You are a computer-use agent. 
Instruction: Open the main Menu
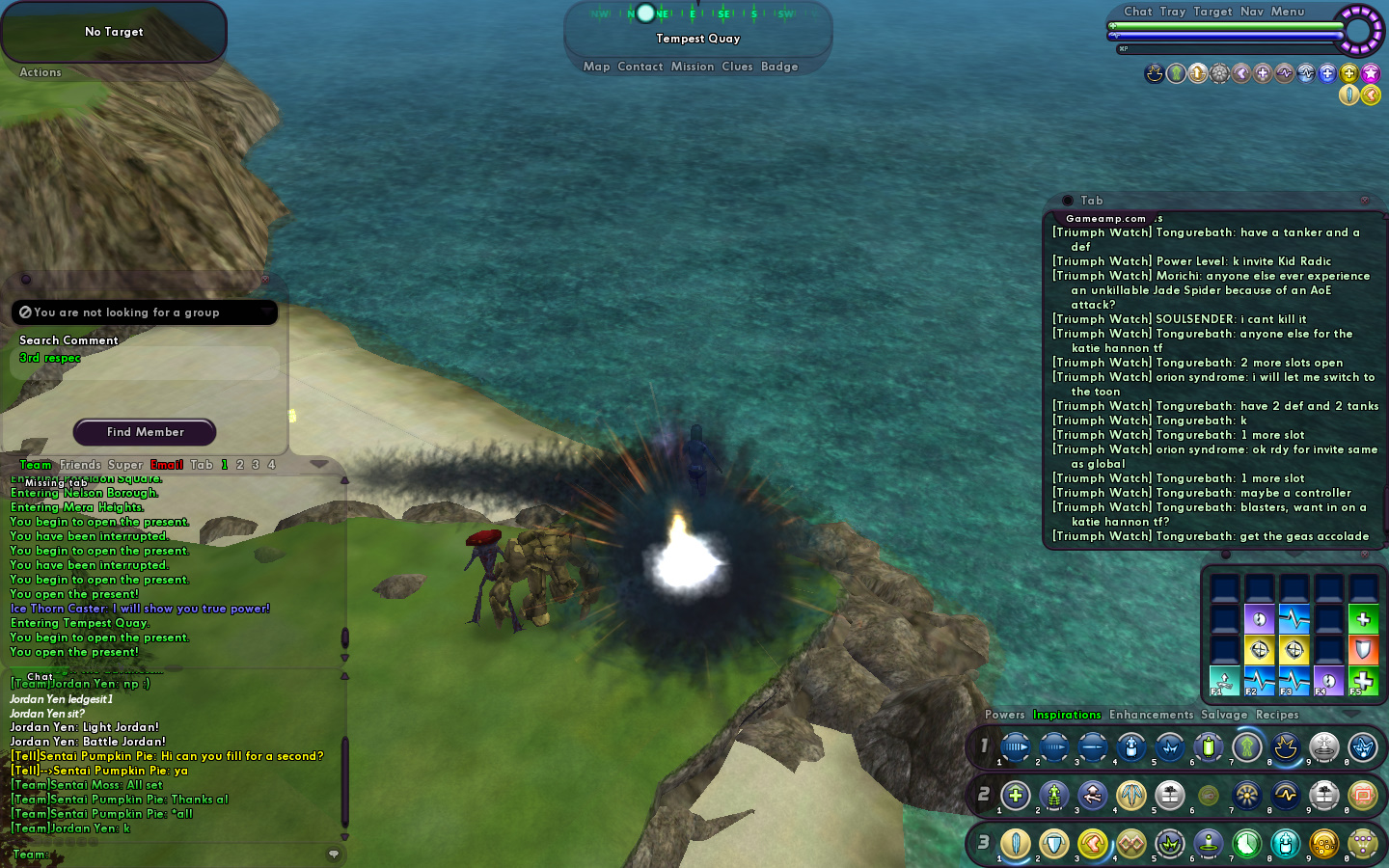1287,12
